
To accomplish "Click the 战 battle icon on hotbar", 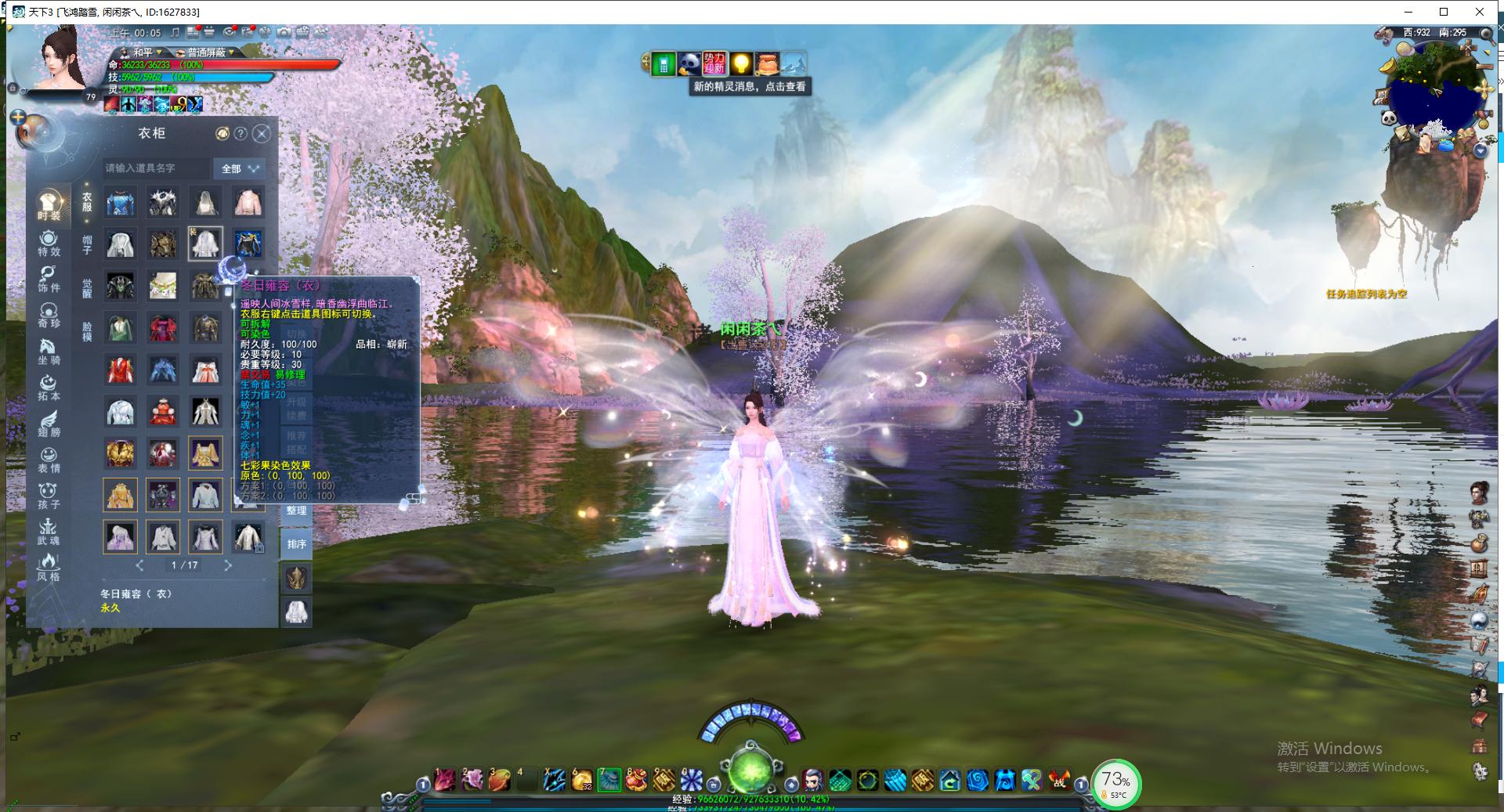I will [x=1059, y=779].
